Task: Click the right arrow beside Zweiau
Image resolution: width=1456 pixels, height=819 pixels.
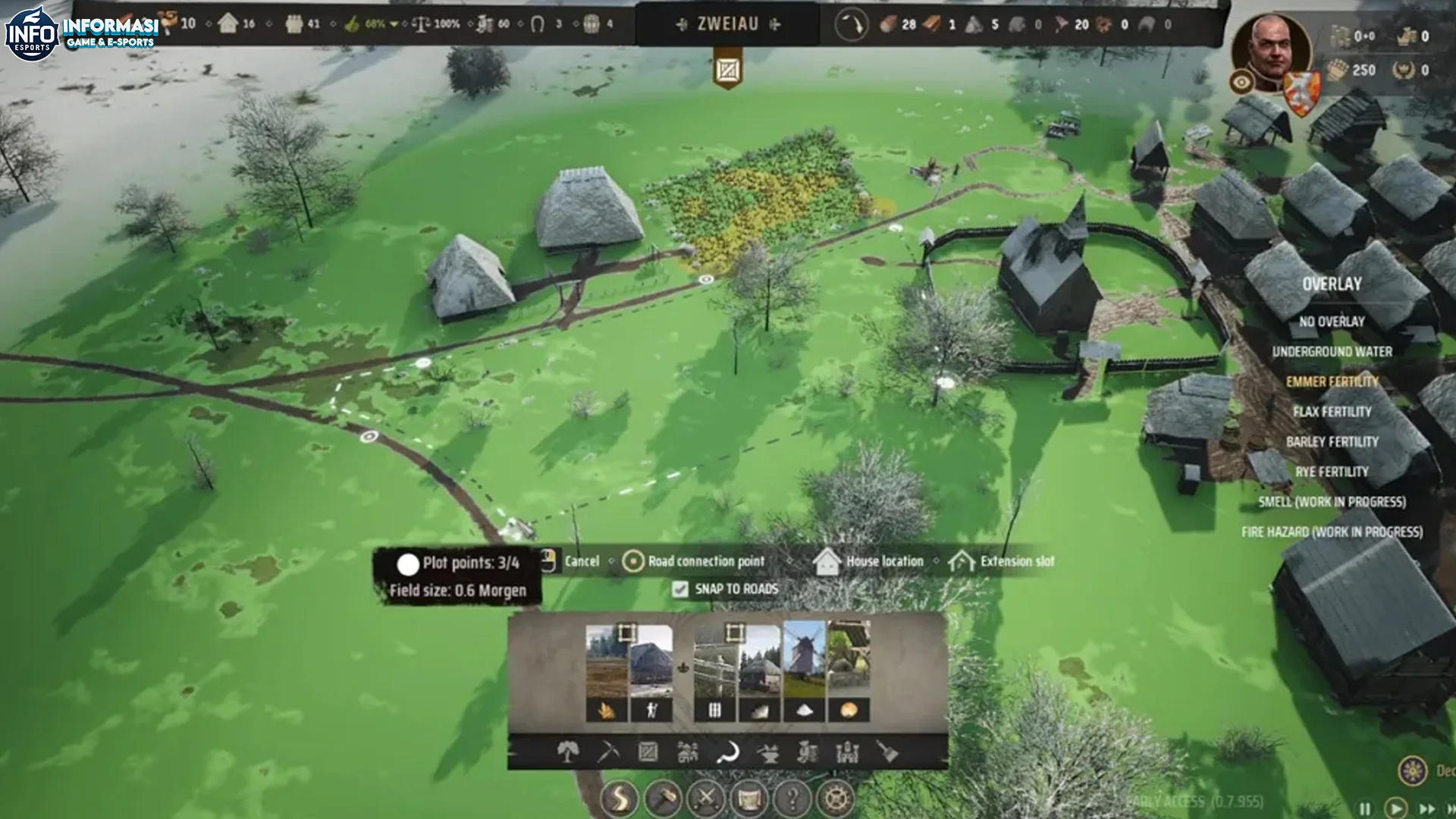Action: [775, 24]
